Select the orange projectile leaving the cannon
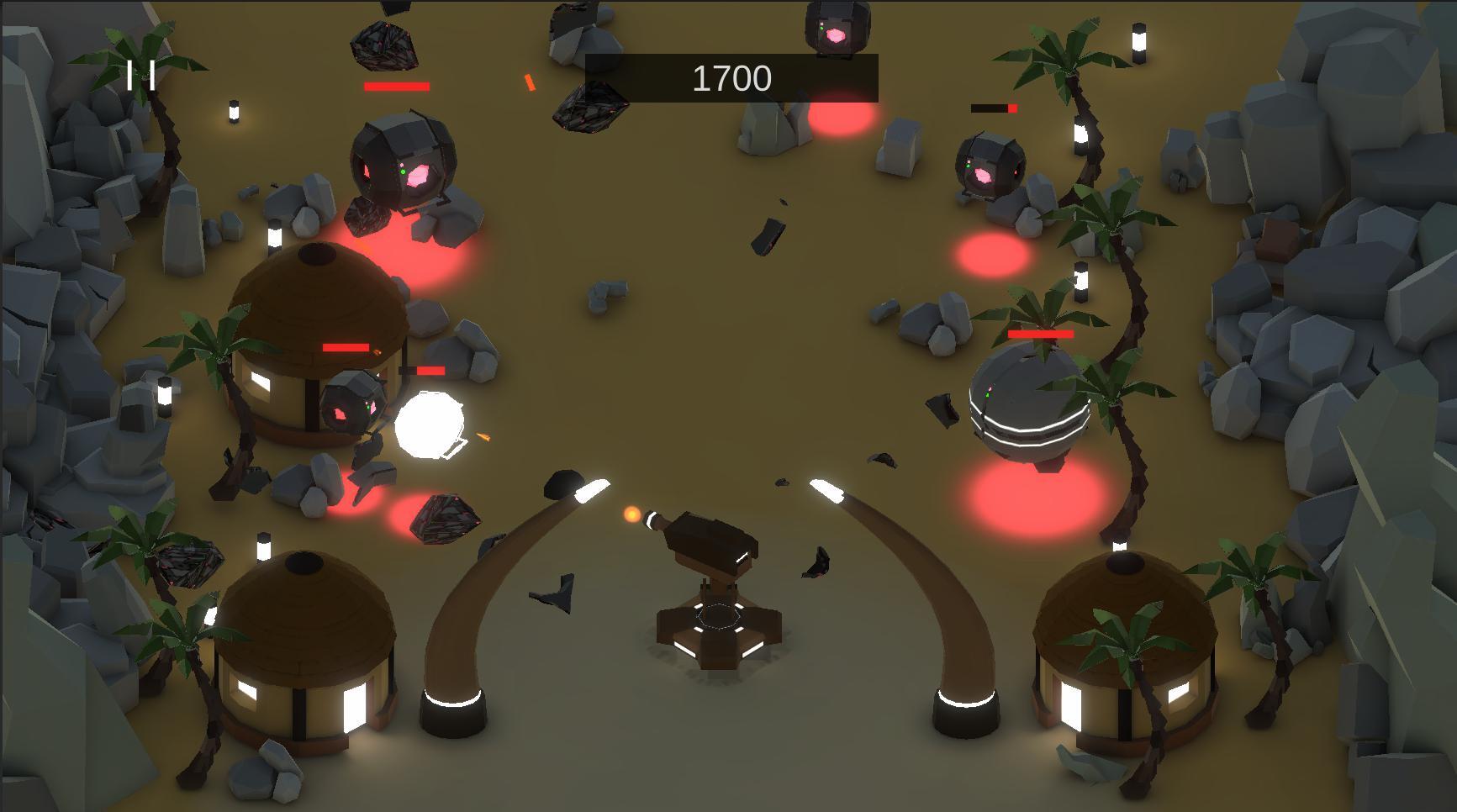 click(631, 515)
